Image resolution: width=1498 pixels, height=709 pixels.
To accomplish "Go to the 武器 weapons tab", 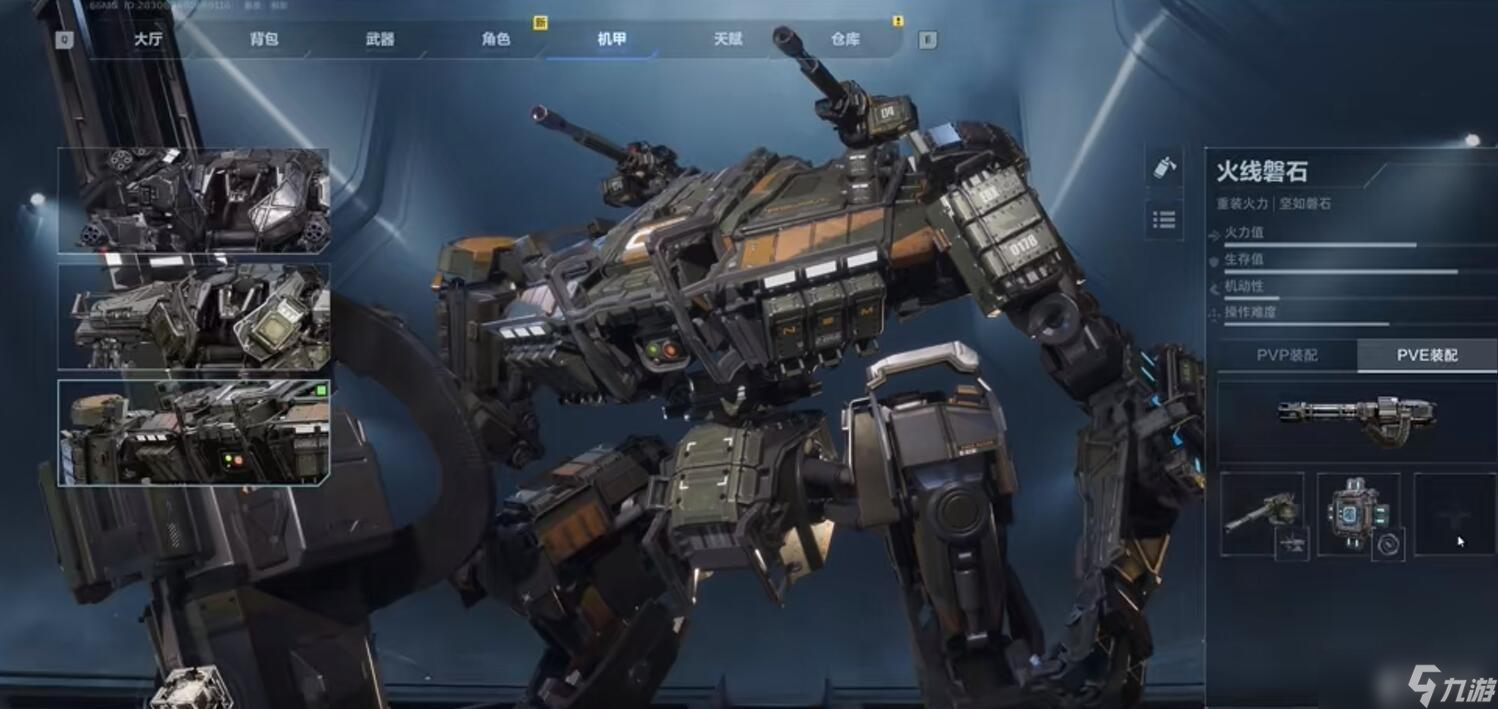I will pos(380,40).
